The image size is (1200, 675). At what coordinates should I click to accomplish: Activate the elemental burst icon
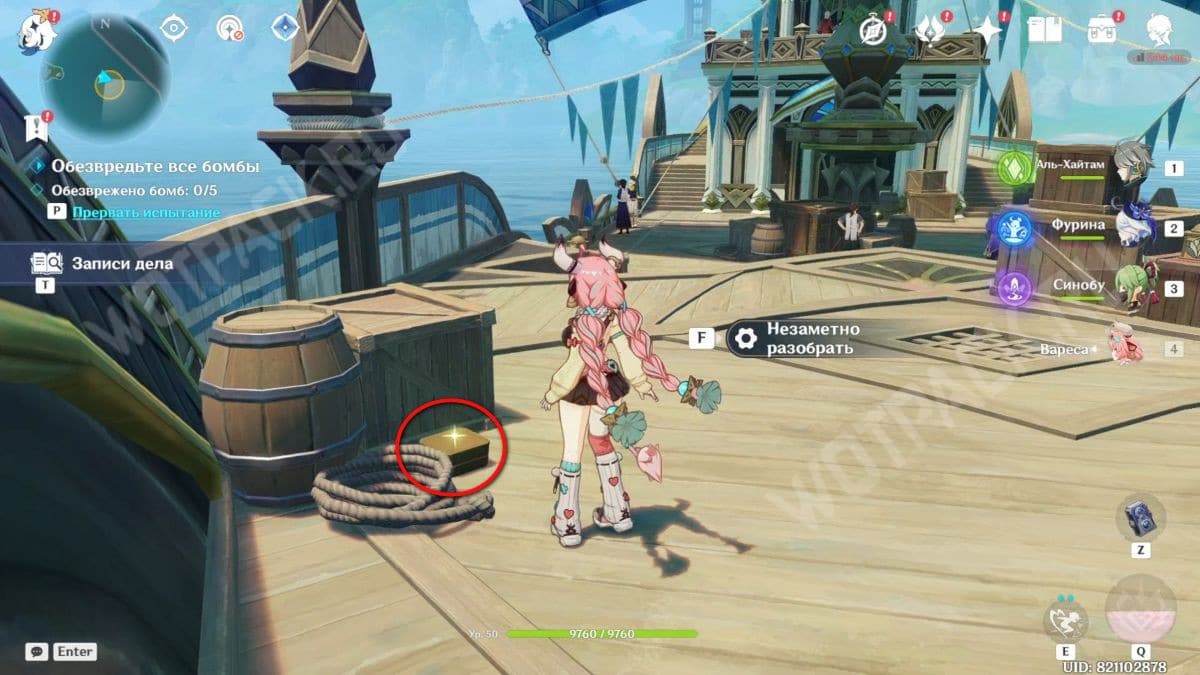click(1140, 612)
